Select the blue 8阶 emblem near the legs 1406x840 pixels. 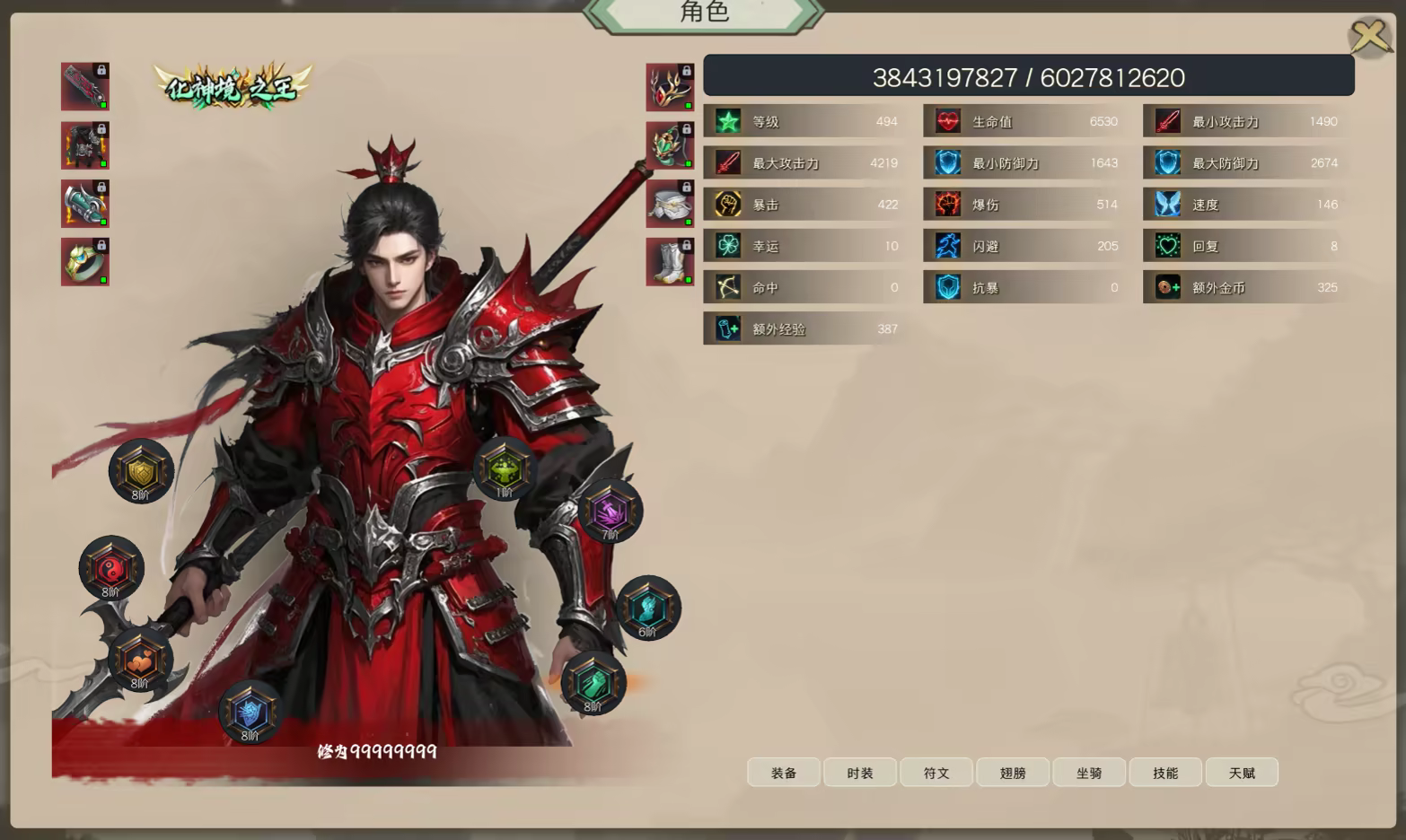click(249, 713)
